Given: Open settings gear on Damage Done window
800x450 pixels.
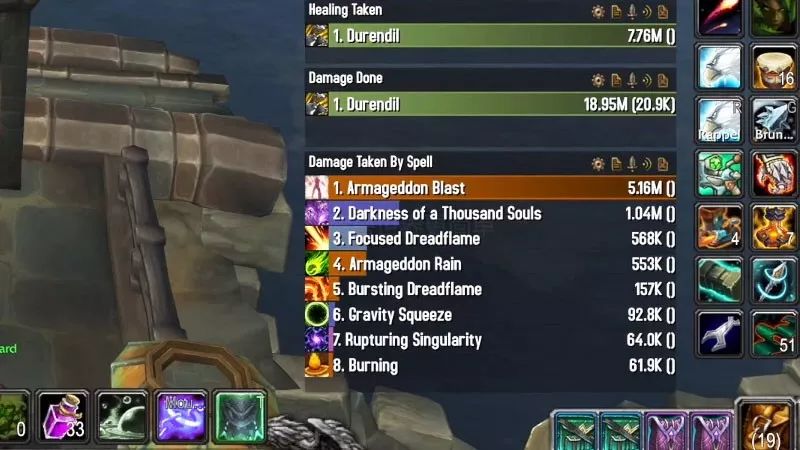Looking at the screenshot, I should point(598,79).
